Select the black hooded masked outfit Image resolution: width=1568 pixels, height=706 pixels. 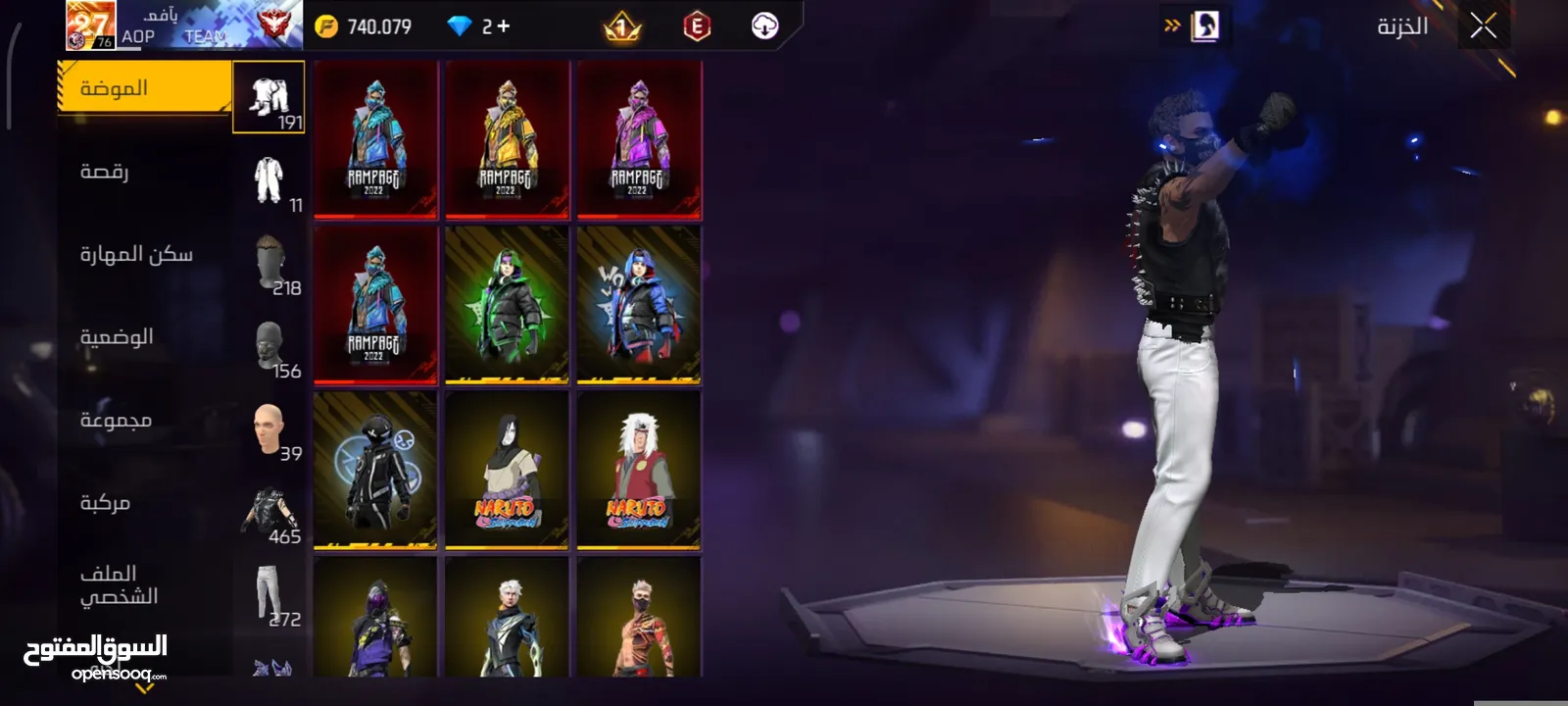coord(375,471)
